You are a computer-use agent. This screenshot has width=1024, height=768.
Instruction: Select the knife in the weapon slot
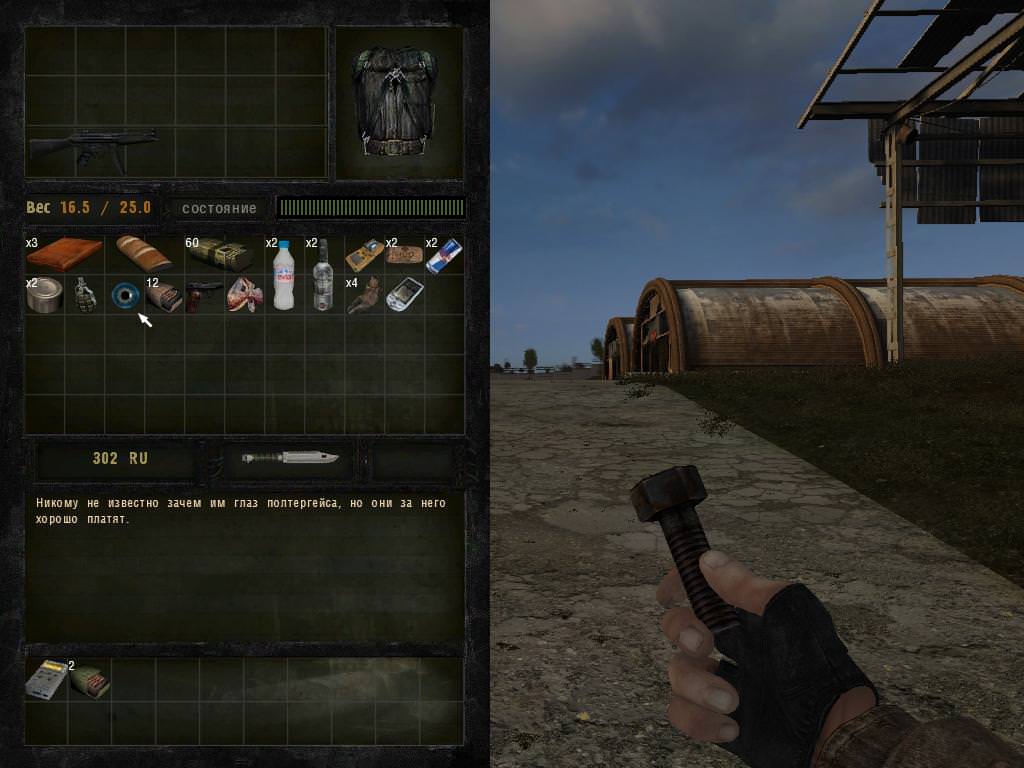290,458
